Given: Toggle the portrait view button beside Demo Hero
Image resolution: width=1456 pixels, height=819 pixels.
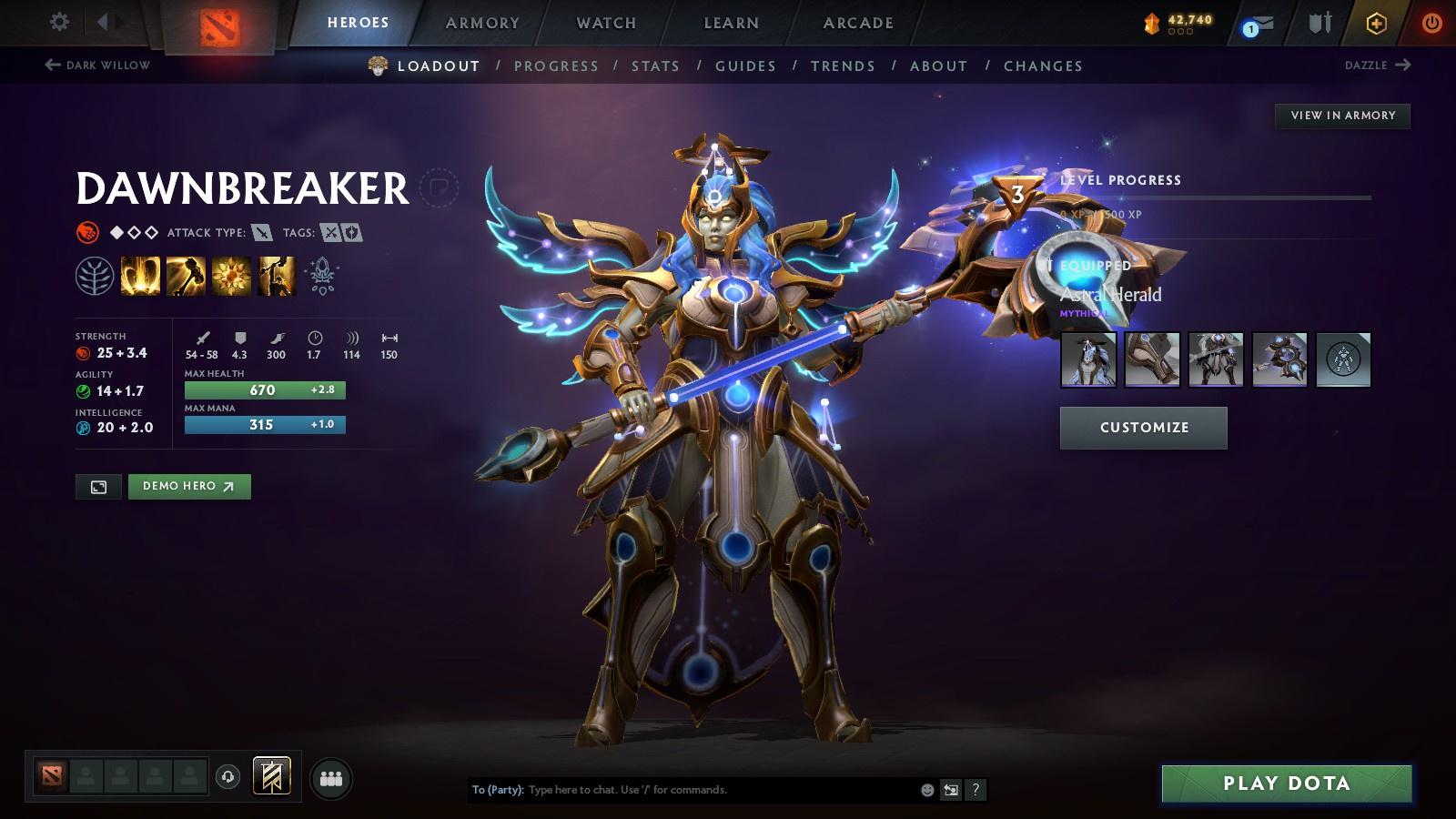Looking at the screenshot, I should click(96, 487).
